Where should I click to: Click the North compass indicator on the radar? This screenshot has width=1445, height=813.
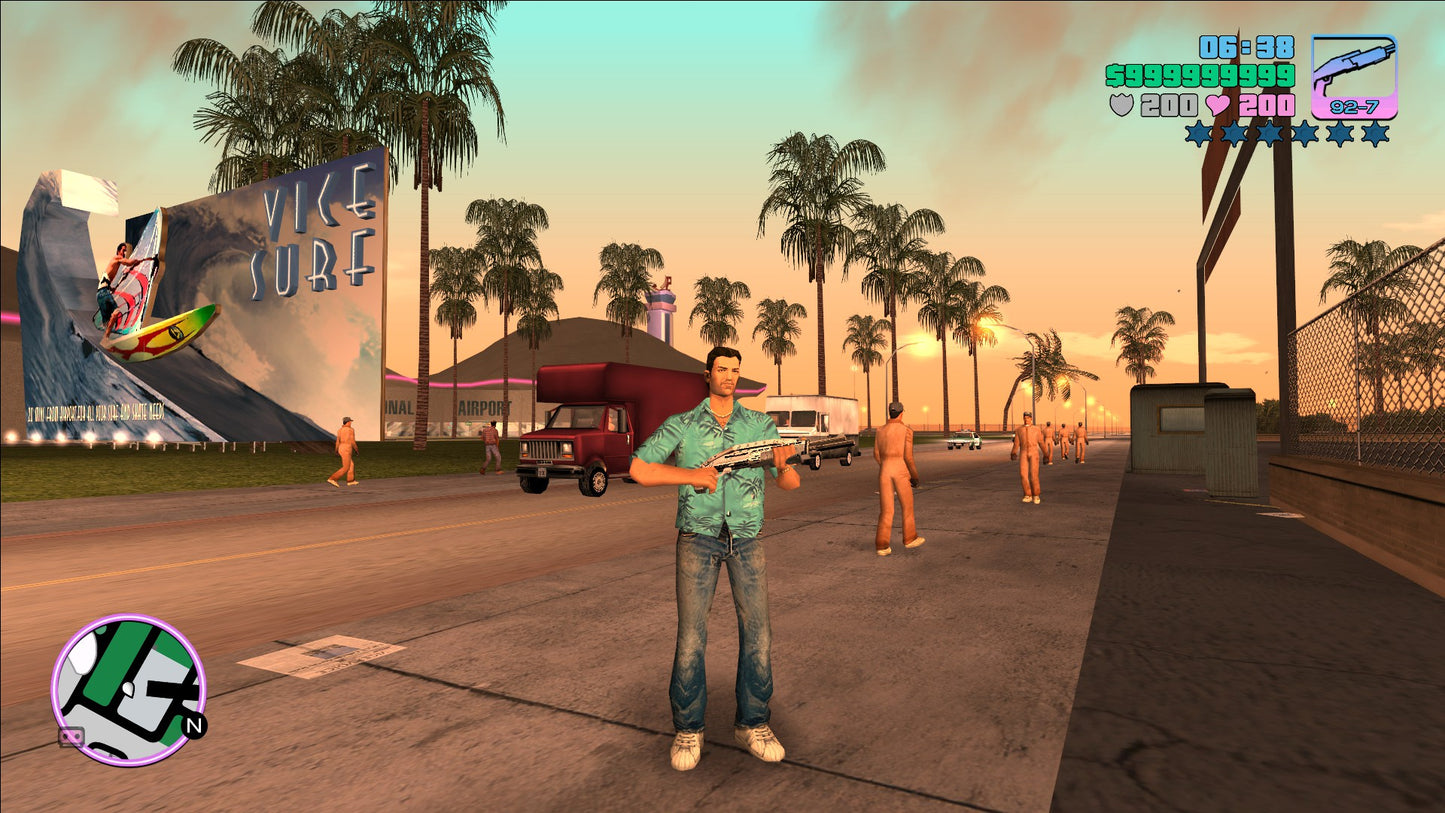tap(196, 728)
